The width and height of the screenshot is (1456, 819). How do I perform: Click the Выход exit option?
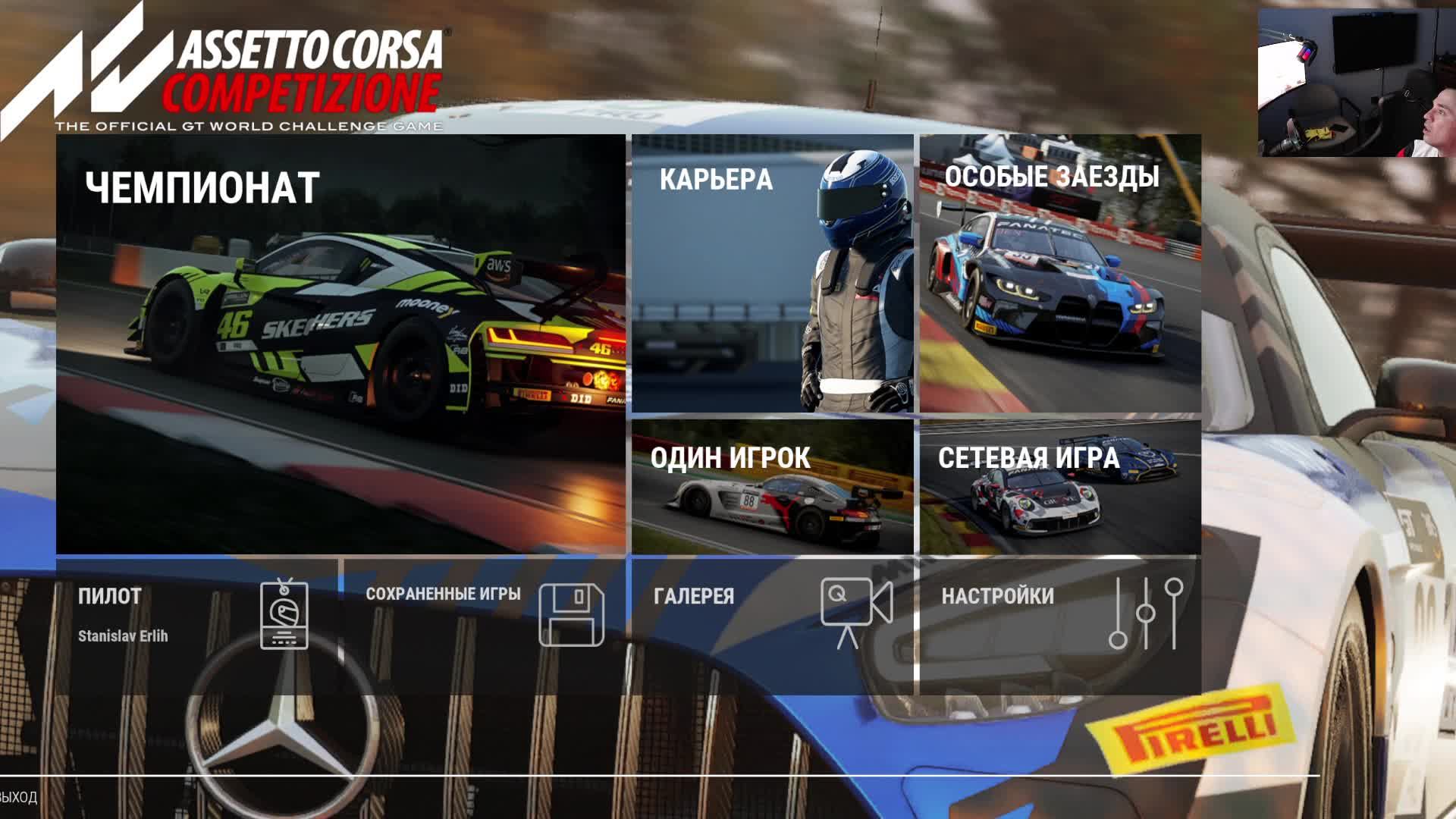pyautogui.click(x=18, y=797)
